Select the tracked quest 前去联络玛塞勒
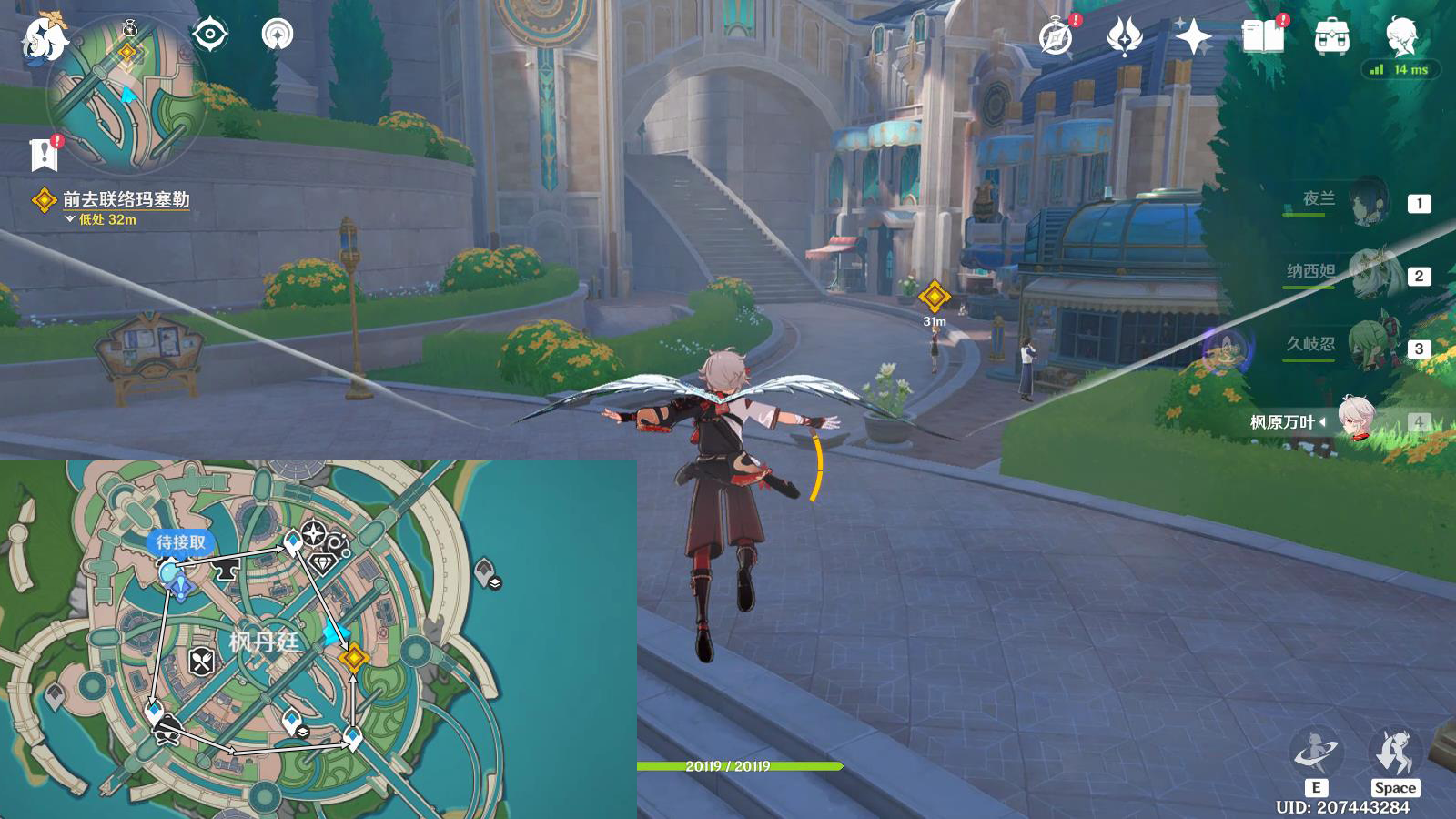 click(126, 199)
